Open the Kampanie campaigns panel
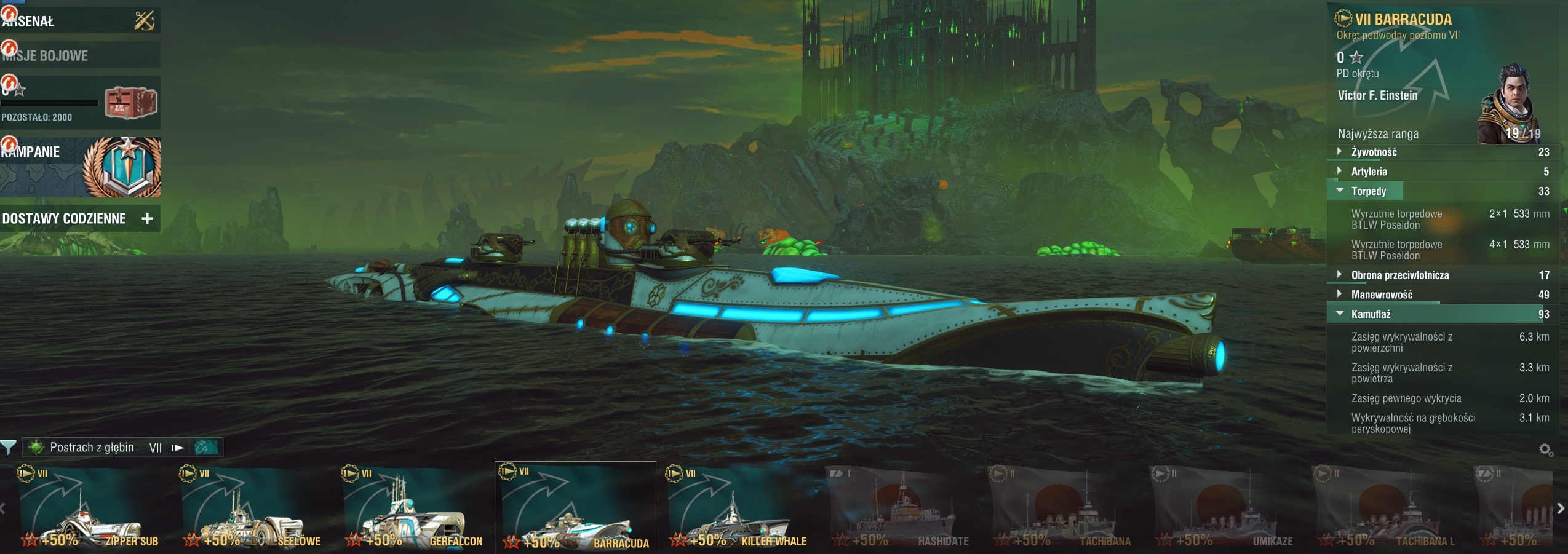The image size is (1568, 554). pos(80,167)
